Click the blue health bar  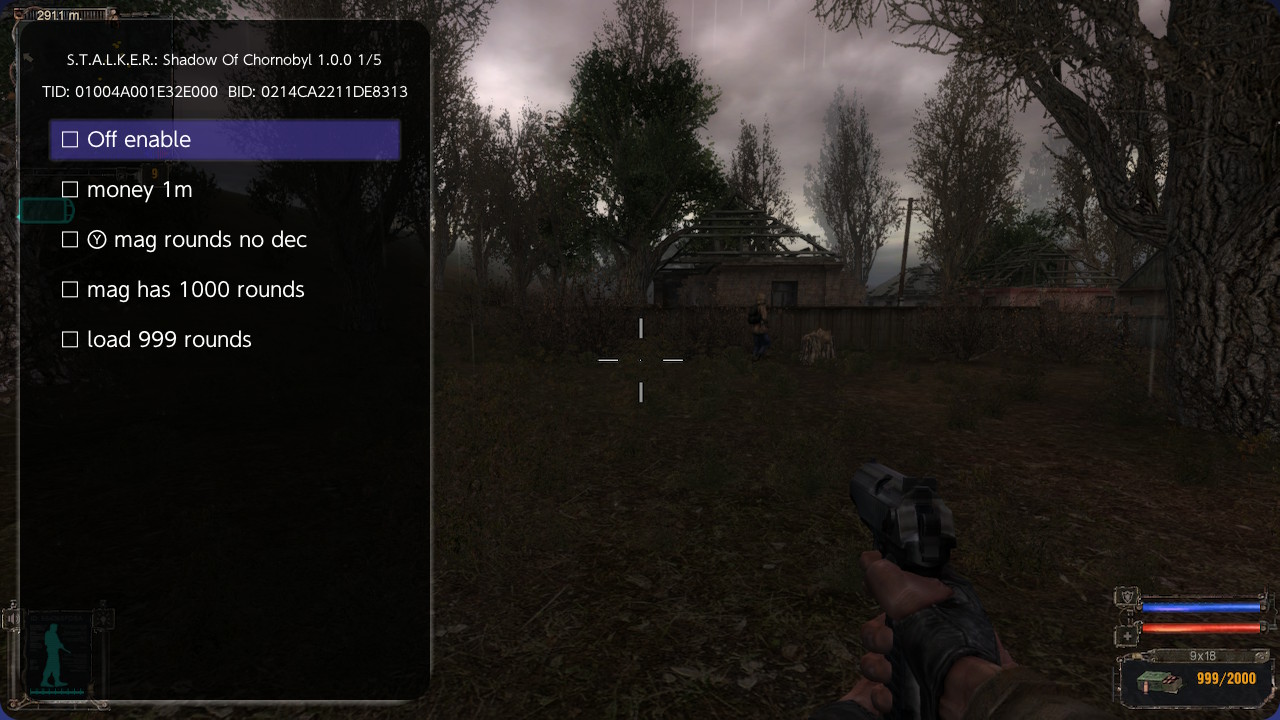pyautogui.click(x=1200, y=605)
